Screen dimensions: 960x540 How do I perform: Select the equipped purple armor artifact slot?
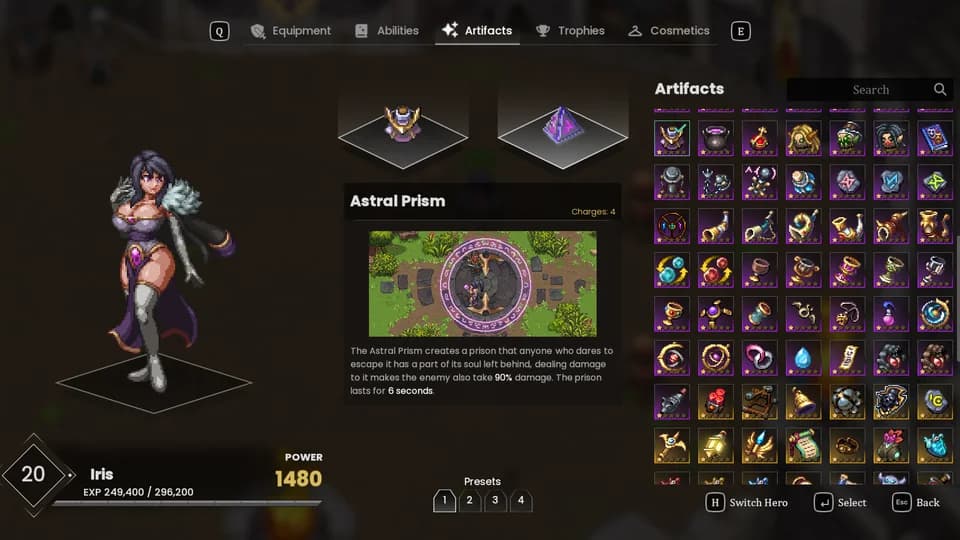point(402,127)
